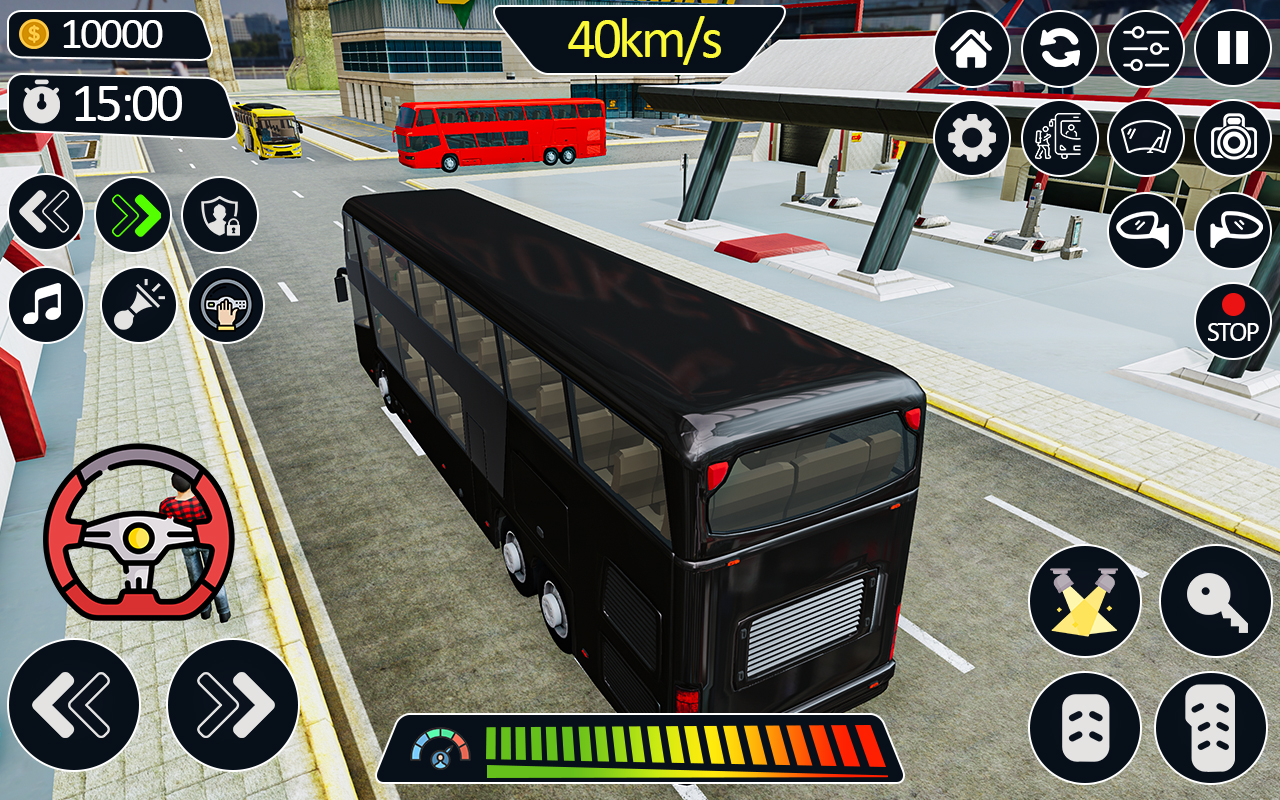Turn on the bus headlights

pos(1085,600)
